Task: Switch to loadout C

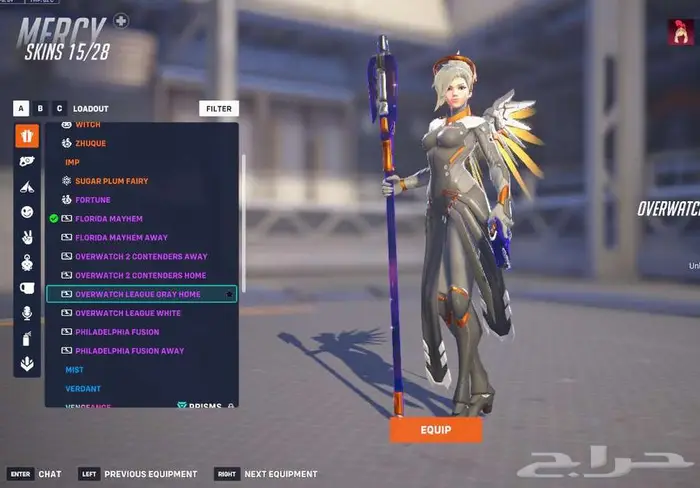Action: [59, 108]
